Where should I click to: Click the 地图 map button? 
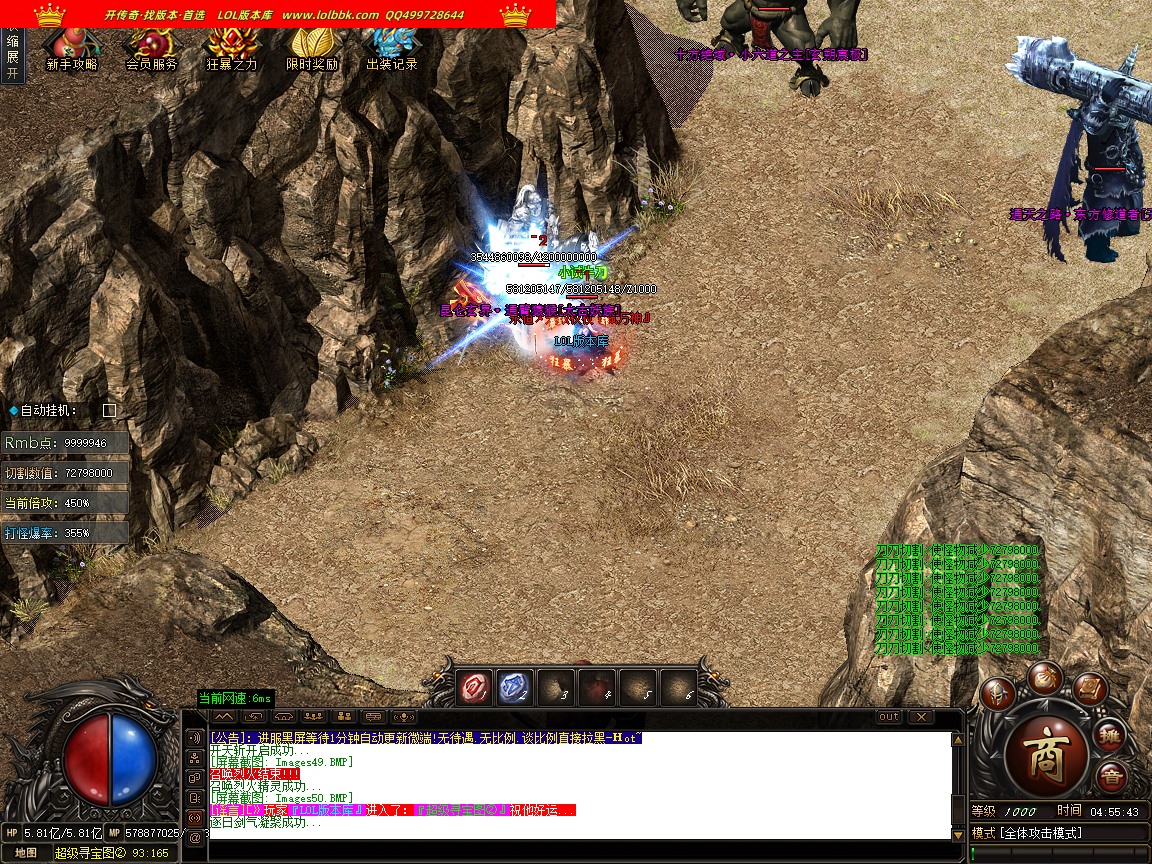26,853
